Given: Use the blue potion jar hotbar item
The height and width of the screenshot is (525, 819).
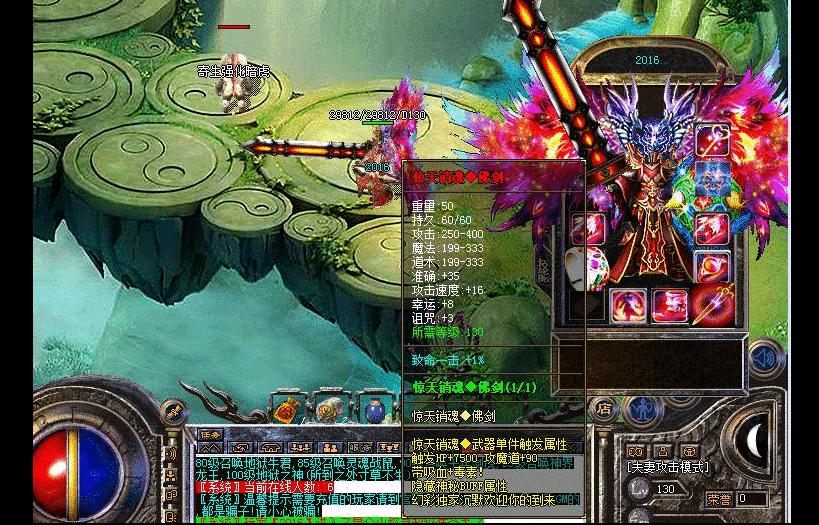Looking at the screenshot, I should [x=374, y=407].
